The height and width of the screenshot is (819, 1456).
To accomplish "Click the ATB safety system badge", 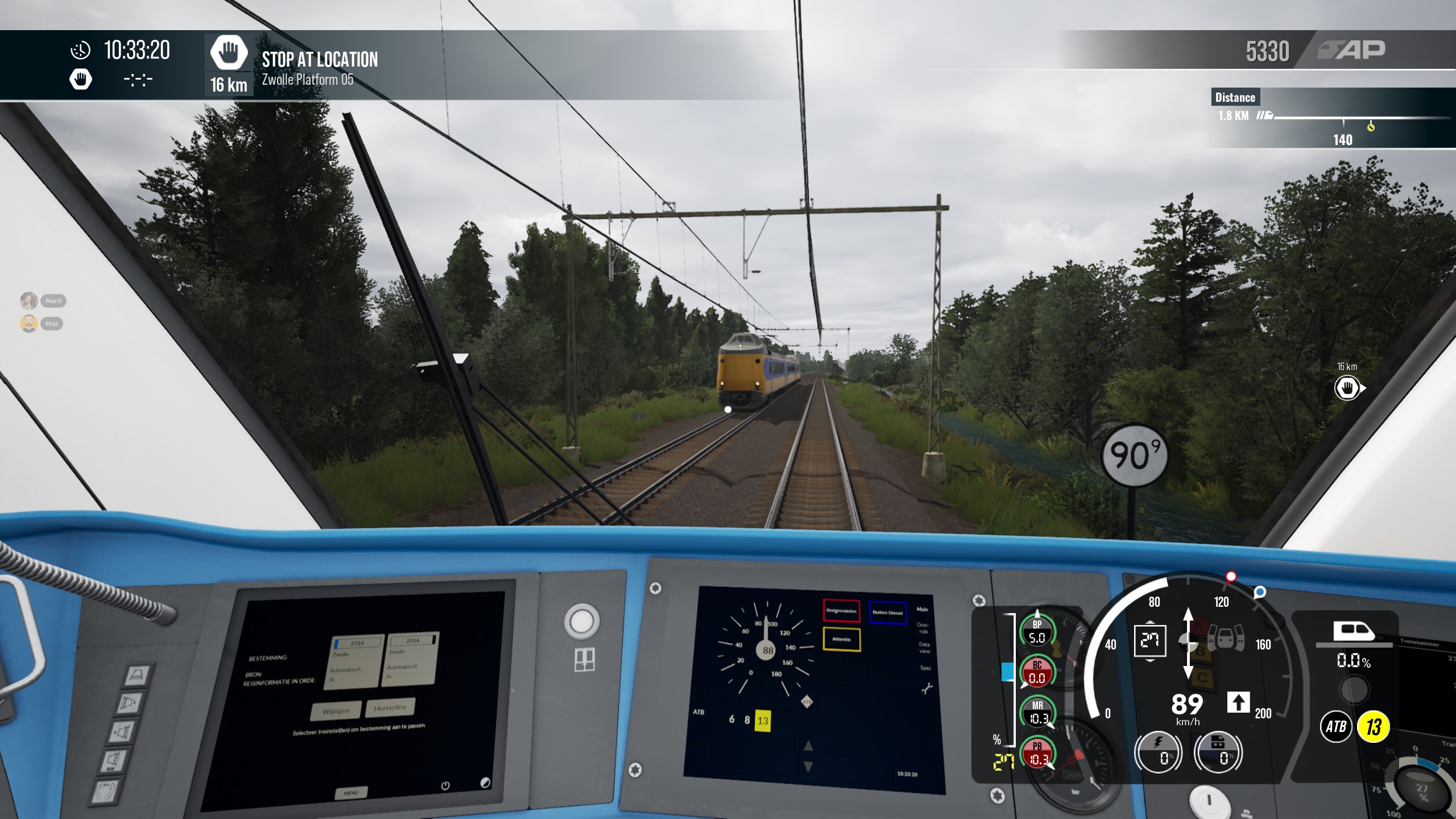I will click(x=1336, y=726).
